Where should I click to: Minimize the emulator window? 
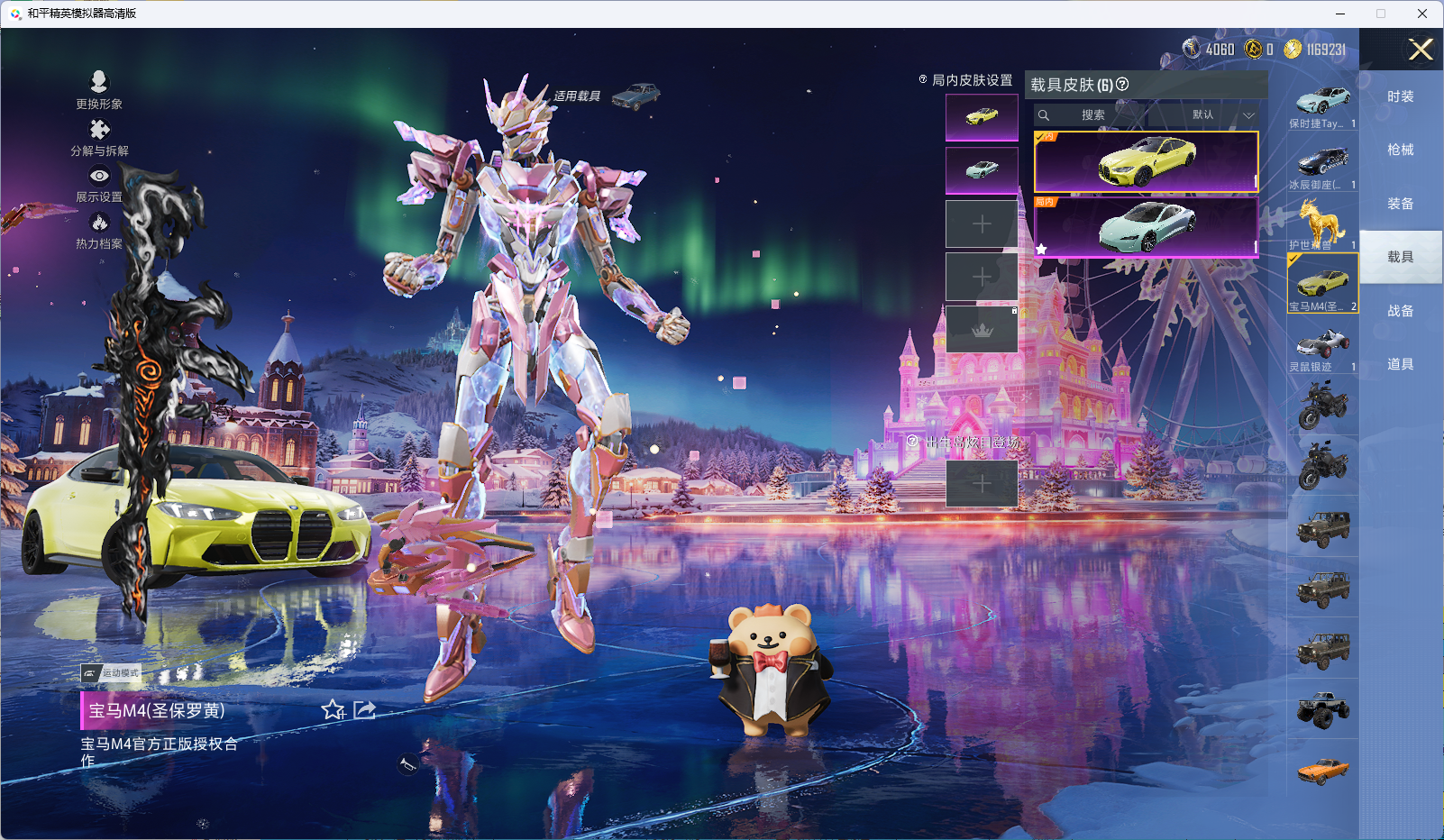click(x=1339, y=14)
